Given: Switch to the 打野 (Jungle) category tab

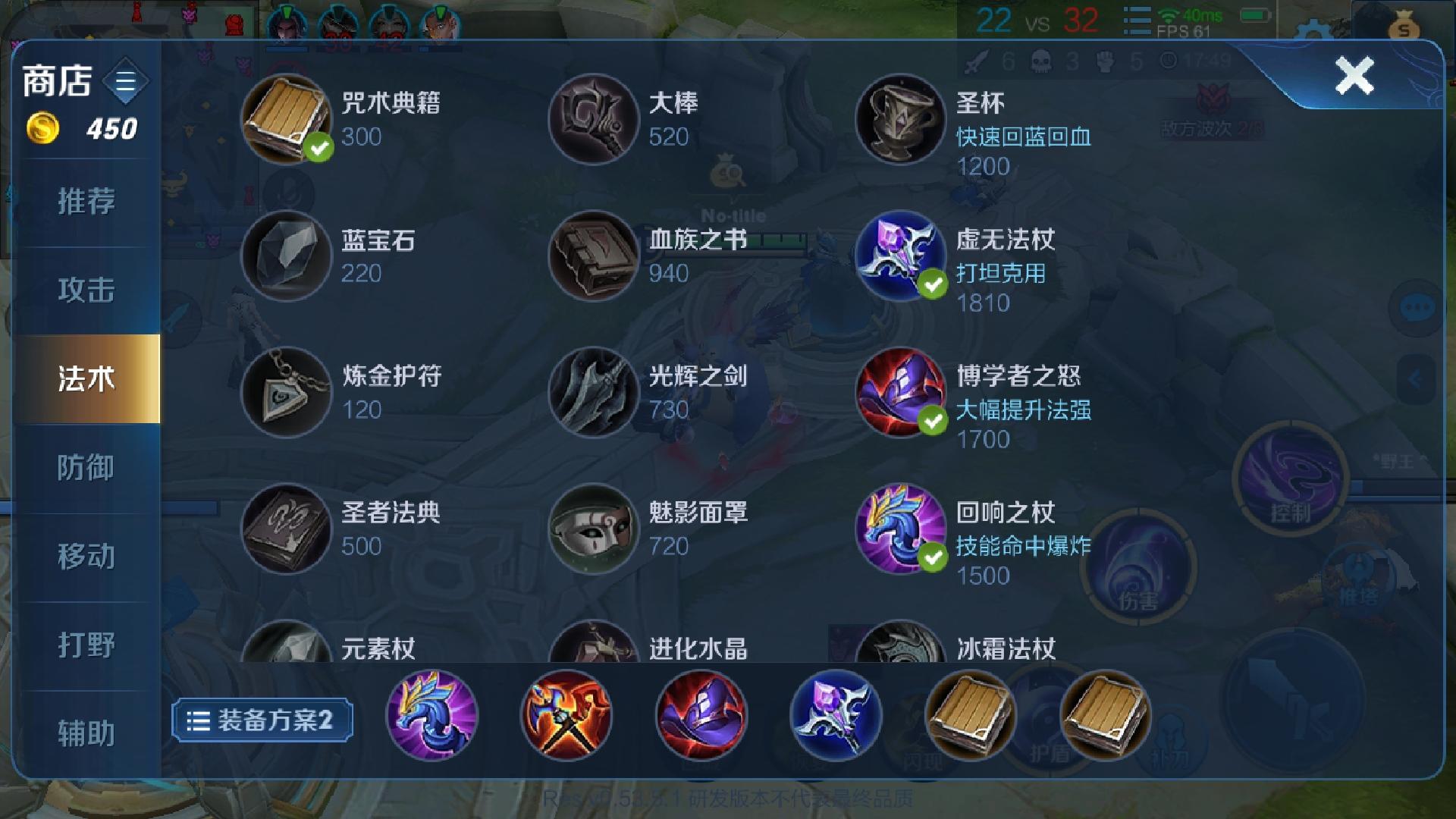Looking at the screenshot, I should point(86,645).
